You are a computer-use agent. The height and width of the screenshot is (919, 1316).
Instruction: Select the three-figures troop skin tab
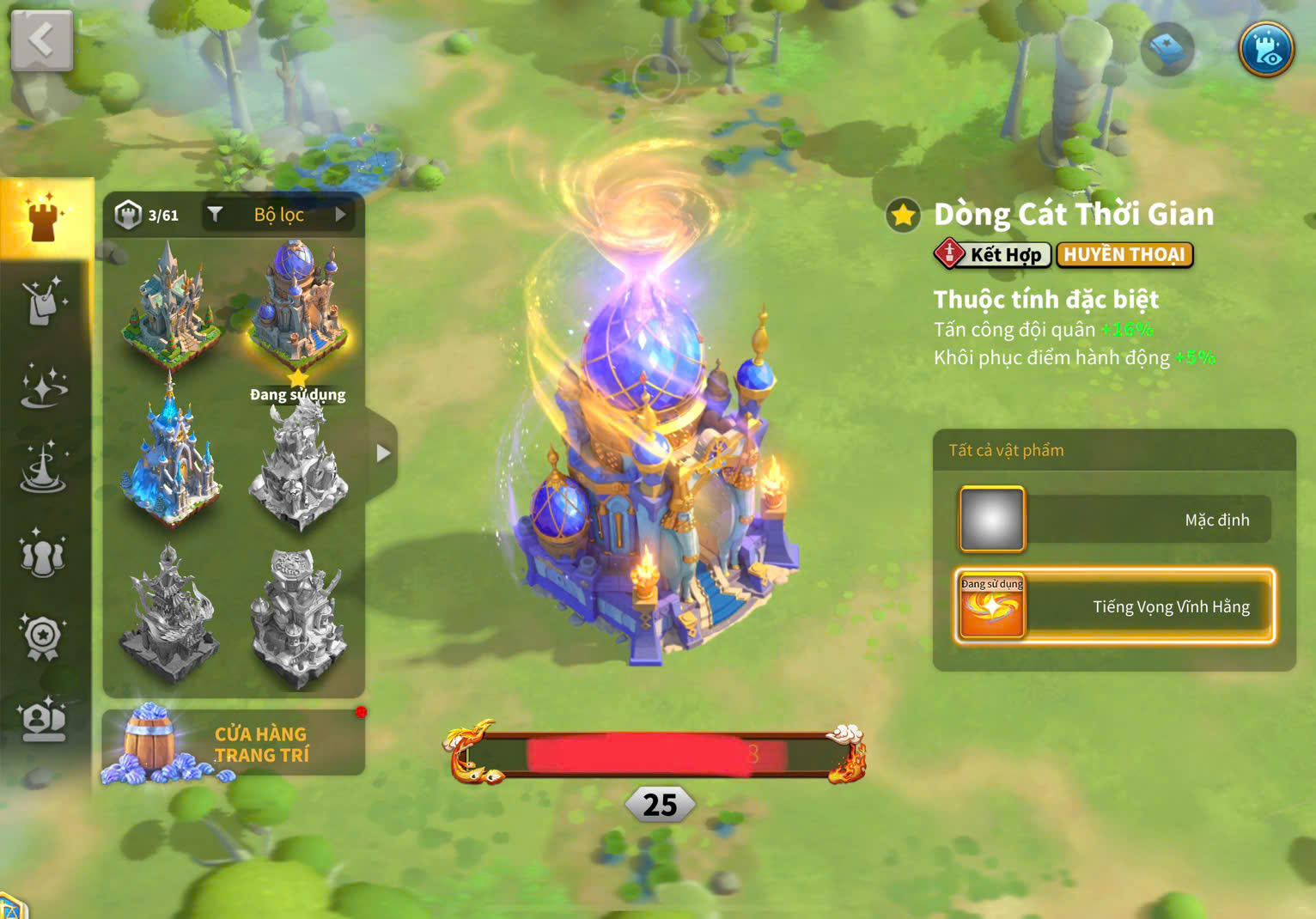[x=44, y=554]
